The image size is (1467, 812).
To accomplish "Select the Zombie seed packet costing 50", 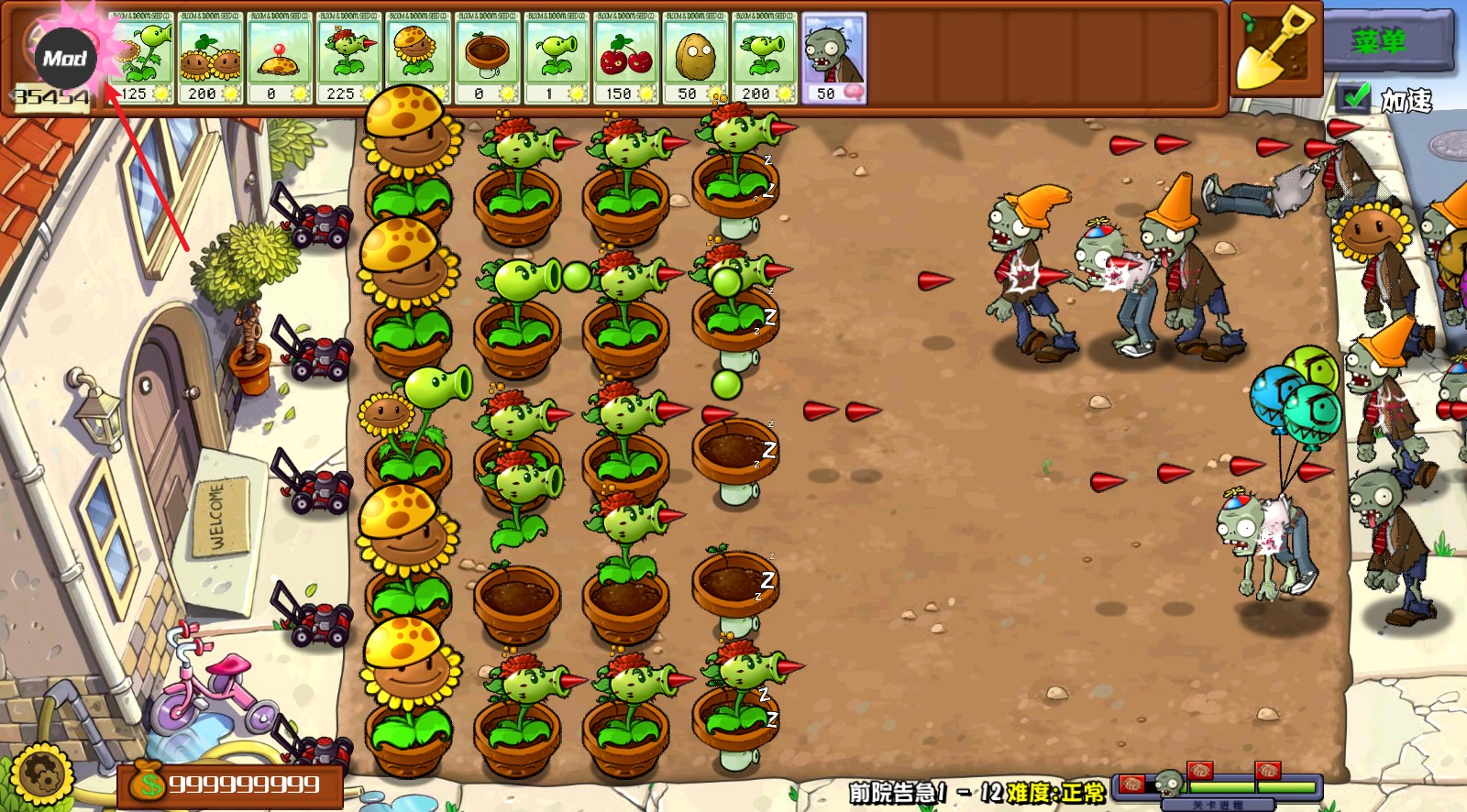I will [833, 55].
